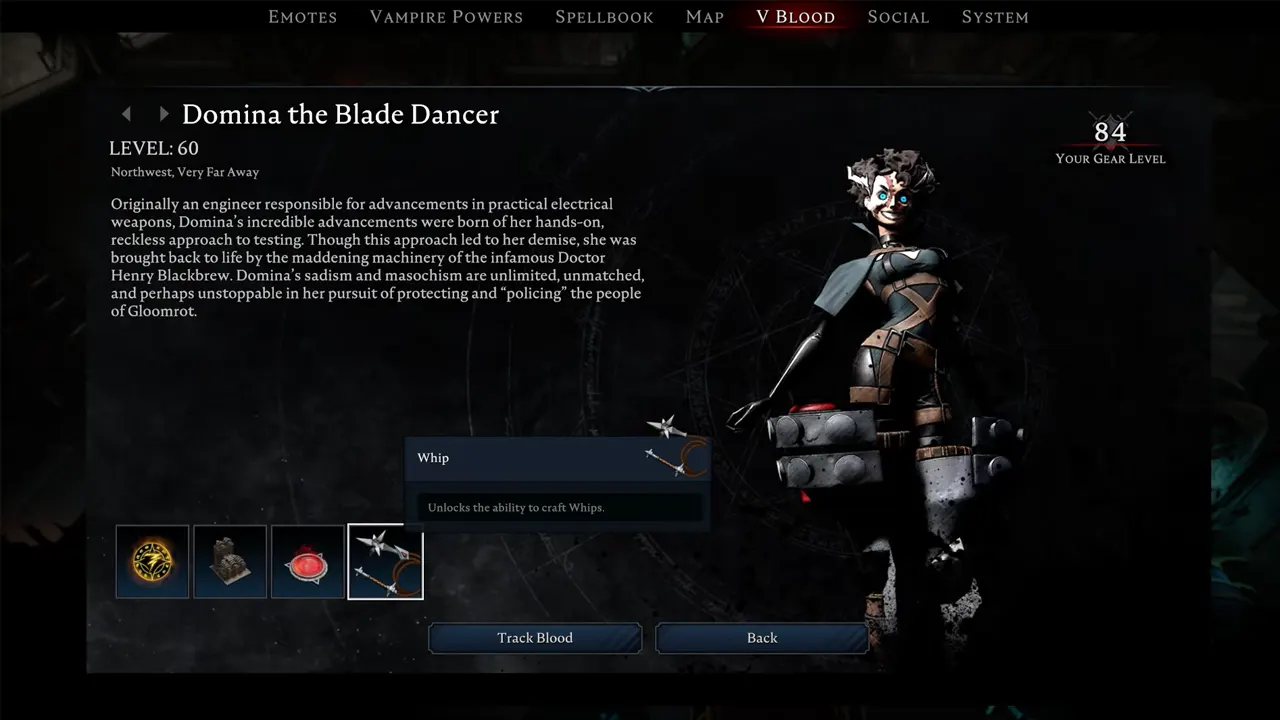Click the highlighted whip thumbnail's selection frame
Image resolution: width=1280 pixels, height=720 pixels.
click(x=385, y=562)
